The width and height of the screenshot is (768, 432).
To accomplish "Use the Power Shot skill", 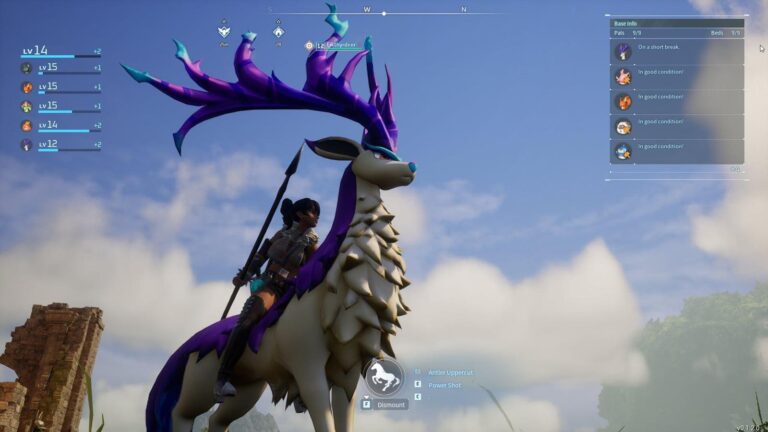I will (x=445, y=385).
